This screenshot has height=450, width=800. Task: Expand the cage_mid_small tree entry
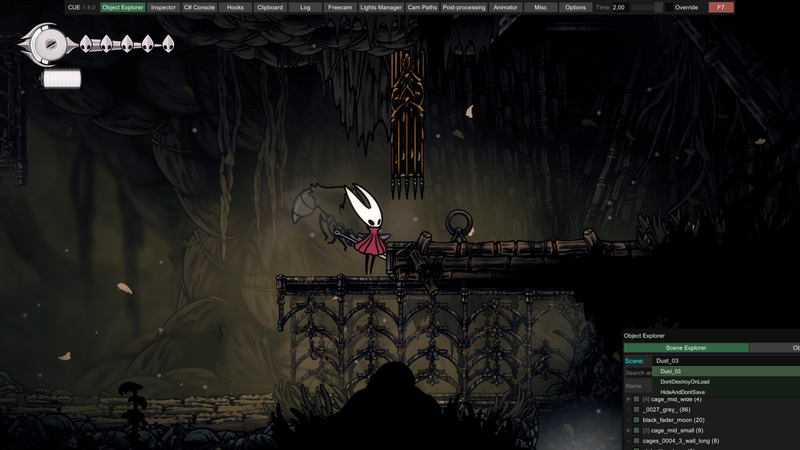point(628,430)
